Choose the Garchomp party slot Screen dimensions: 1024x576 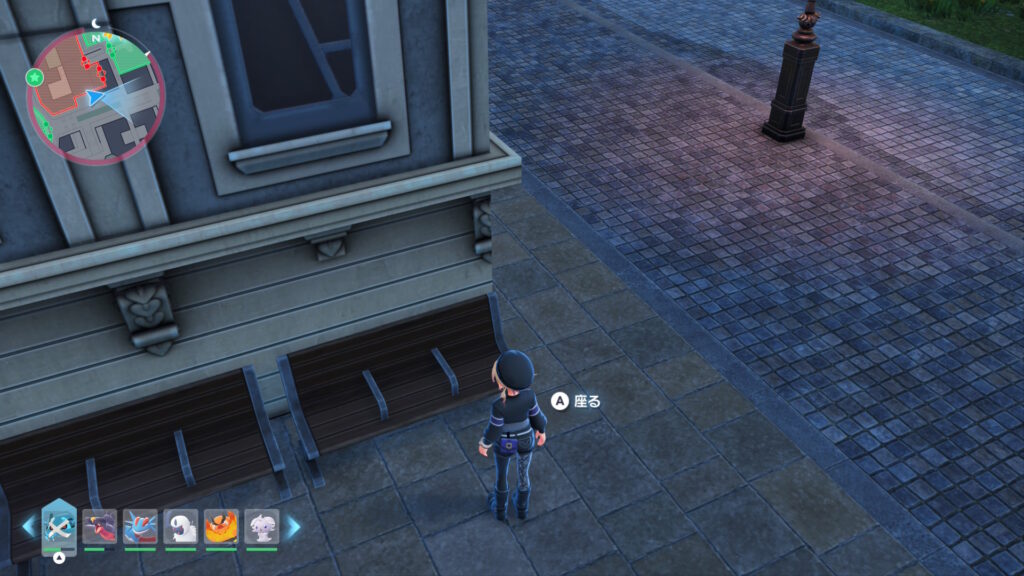(100, 526)
